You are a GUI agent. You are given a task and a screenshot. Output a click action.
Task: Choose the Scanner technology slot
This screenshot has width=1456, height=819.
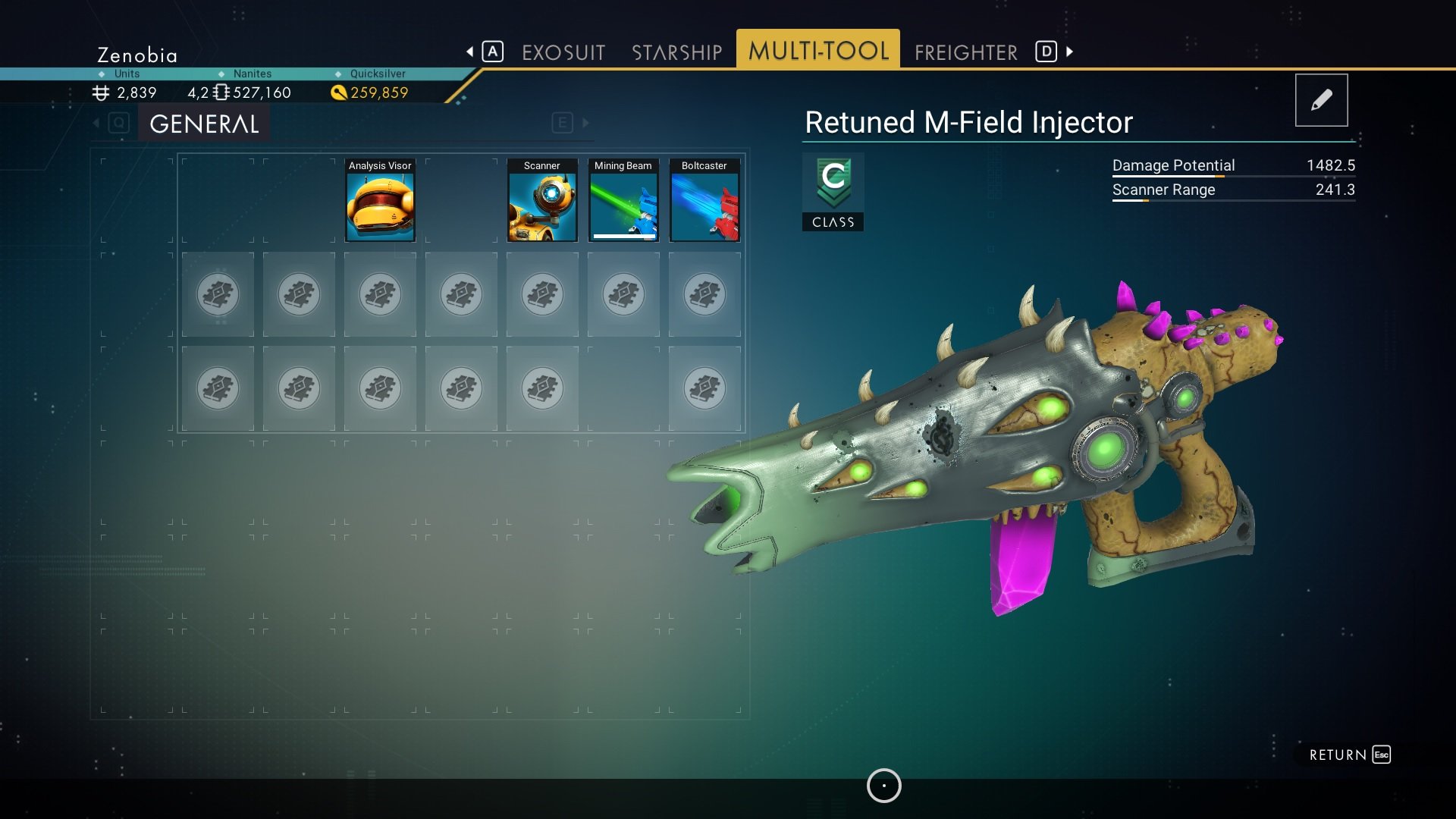[542, 201]
